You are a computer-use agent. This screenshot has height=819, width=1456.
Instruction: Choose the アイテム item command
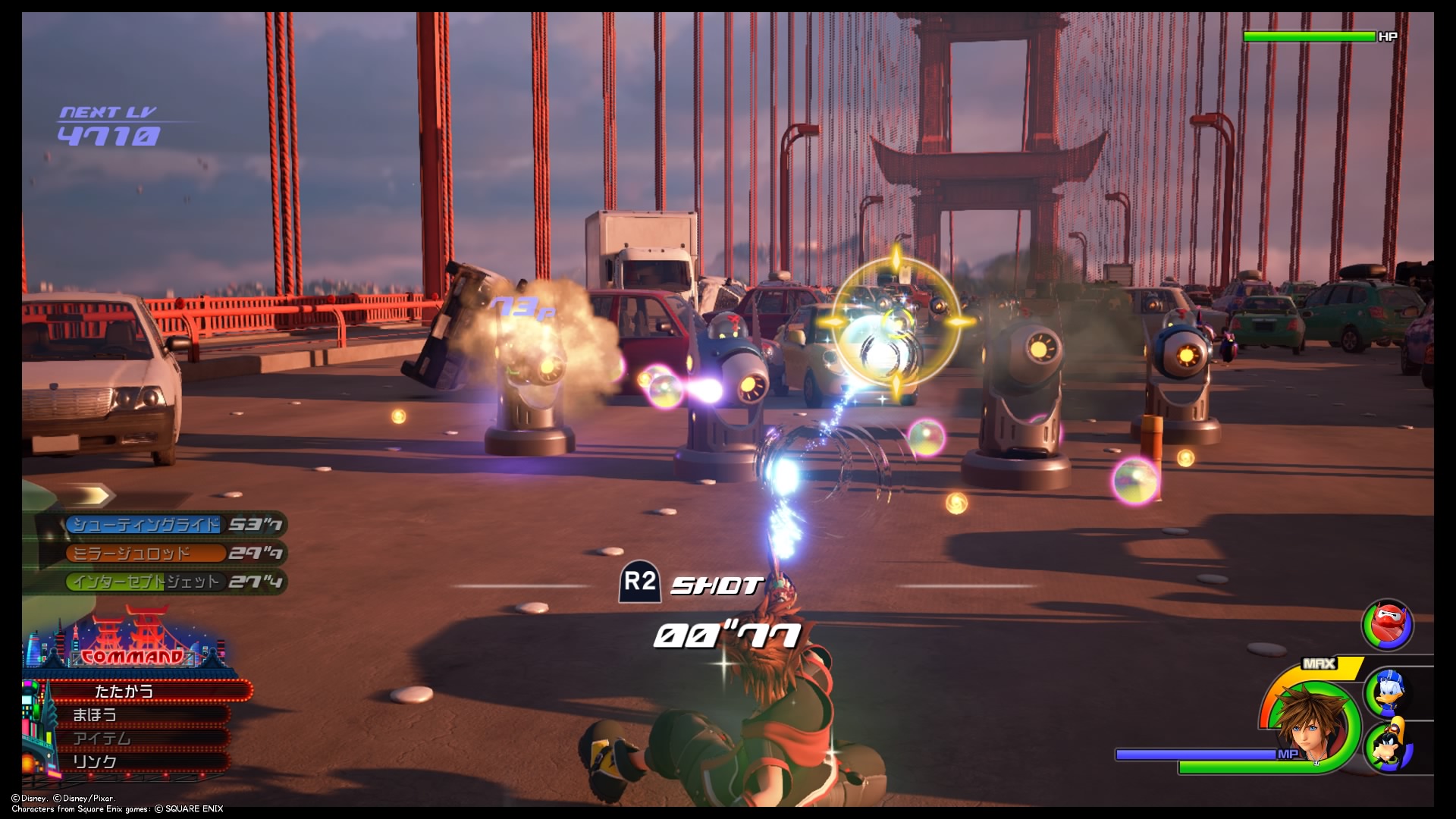tap(102, 738)
